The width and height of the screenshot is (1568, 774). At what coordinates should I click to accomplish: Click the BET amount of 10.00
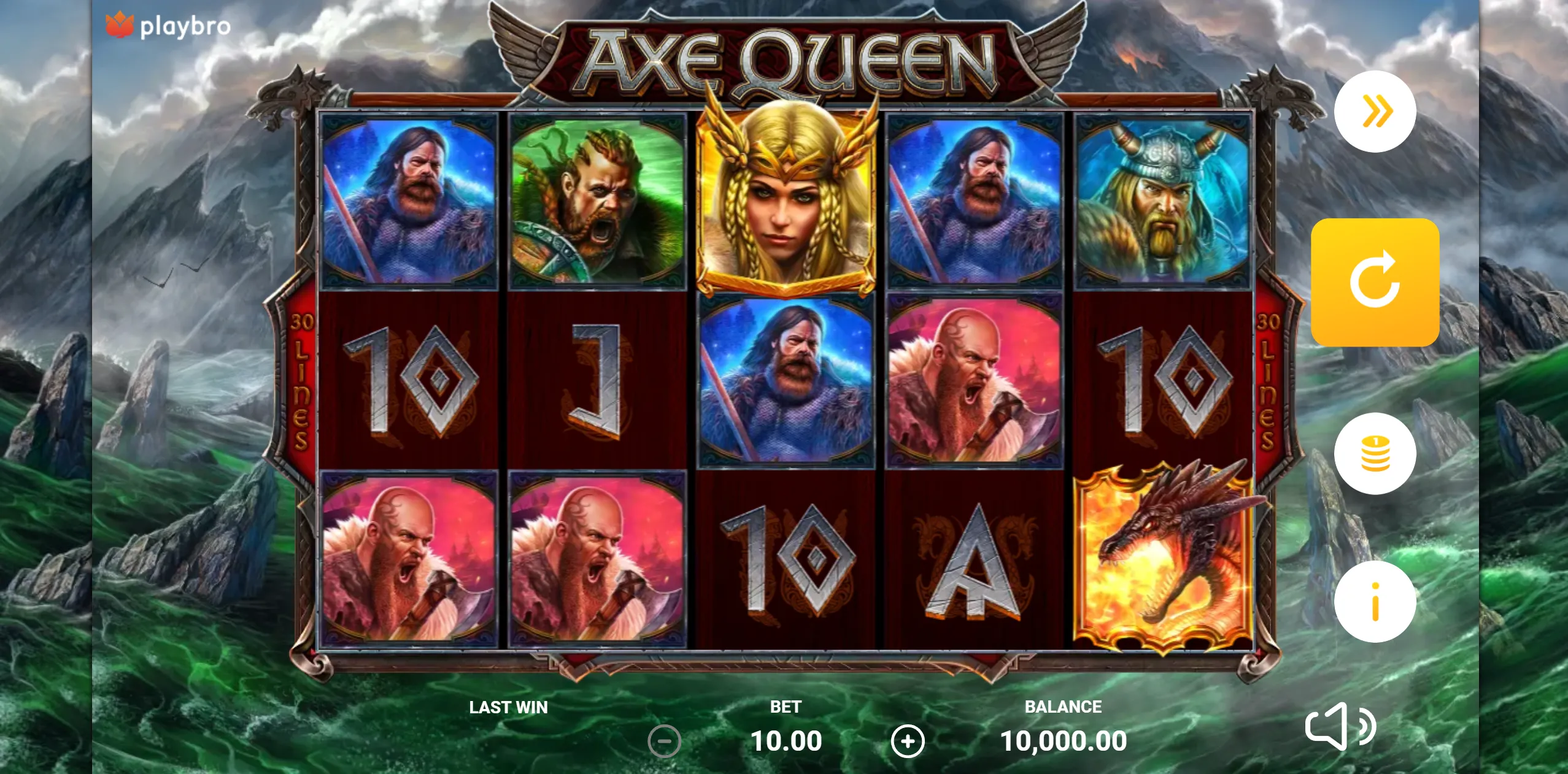[x=787, y=740]
